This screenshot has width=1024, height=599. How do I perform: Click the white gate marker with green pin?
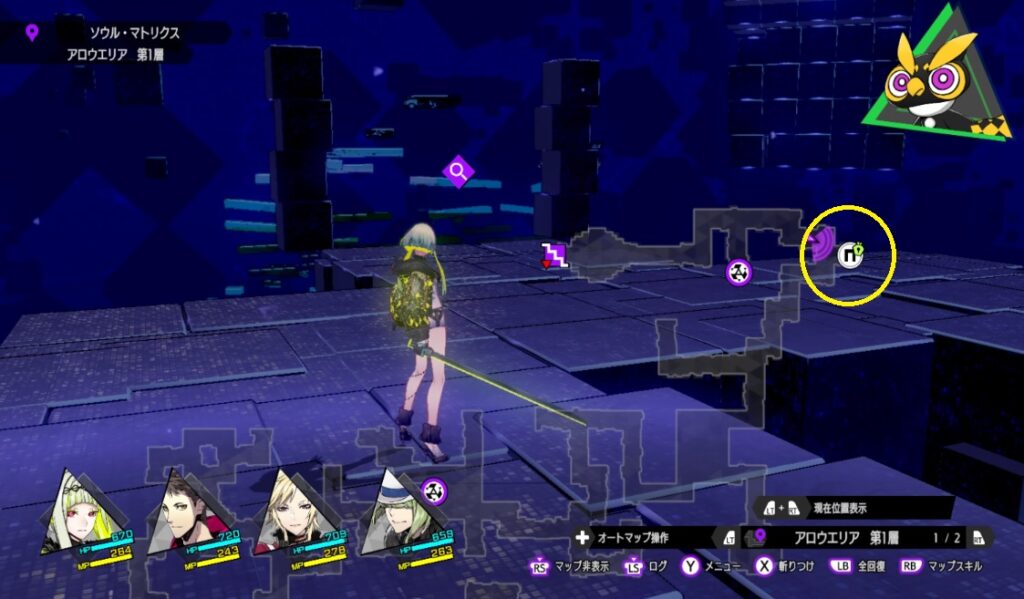click(852, 255)
